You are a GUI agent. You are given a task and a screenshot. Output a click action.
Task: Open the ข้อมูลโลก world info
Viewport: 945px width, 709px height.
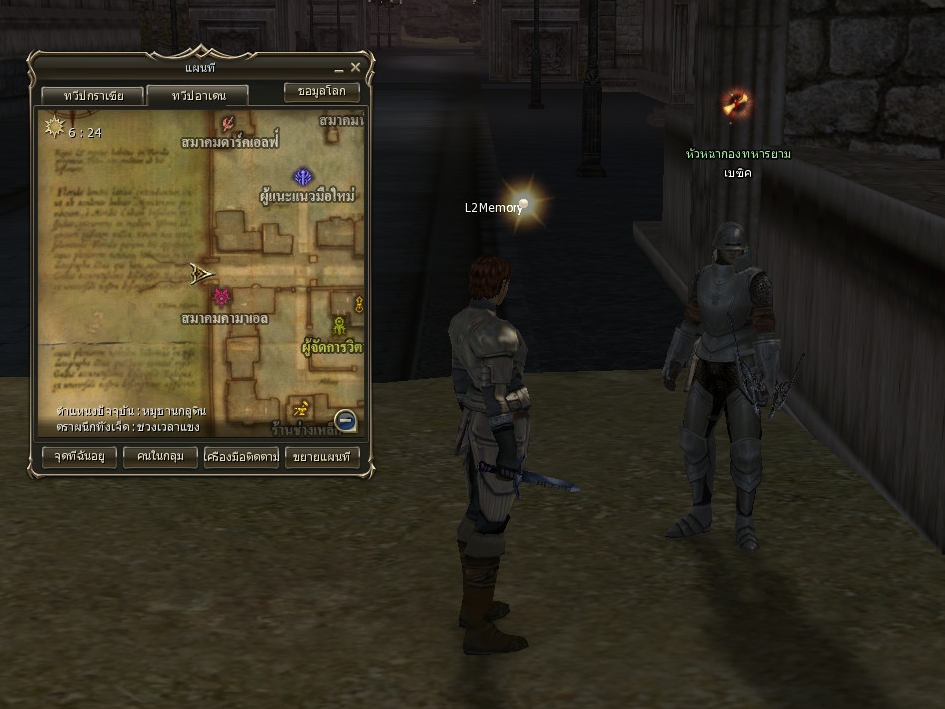321,91
